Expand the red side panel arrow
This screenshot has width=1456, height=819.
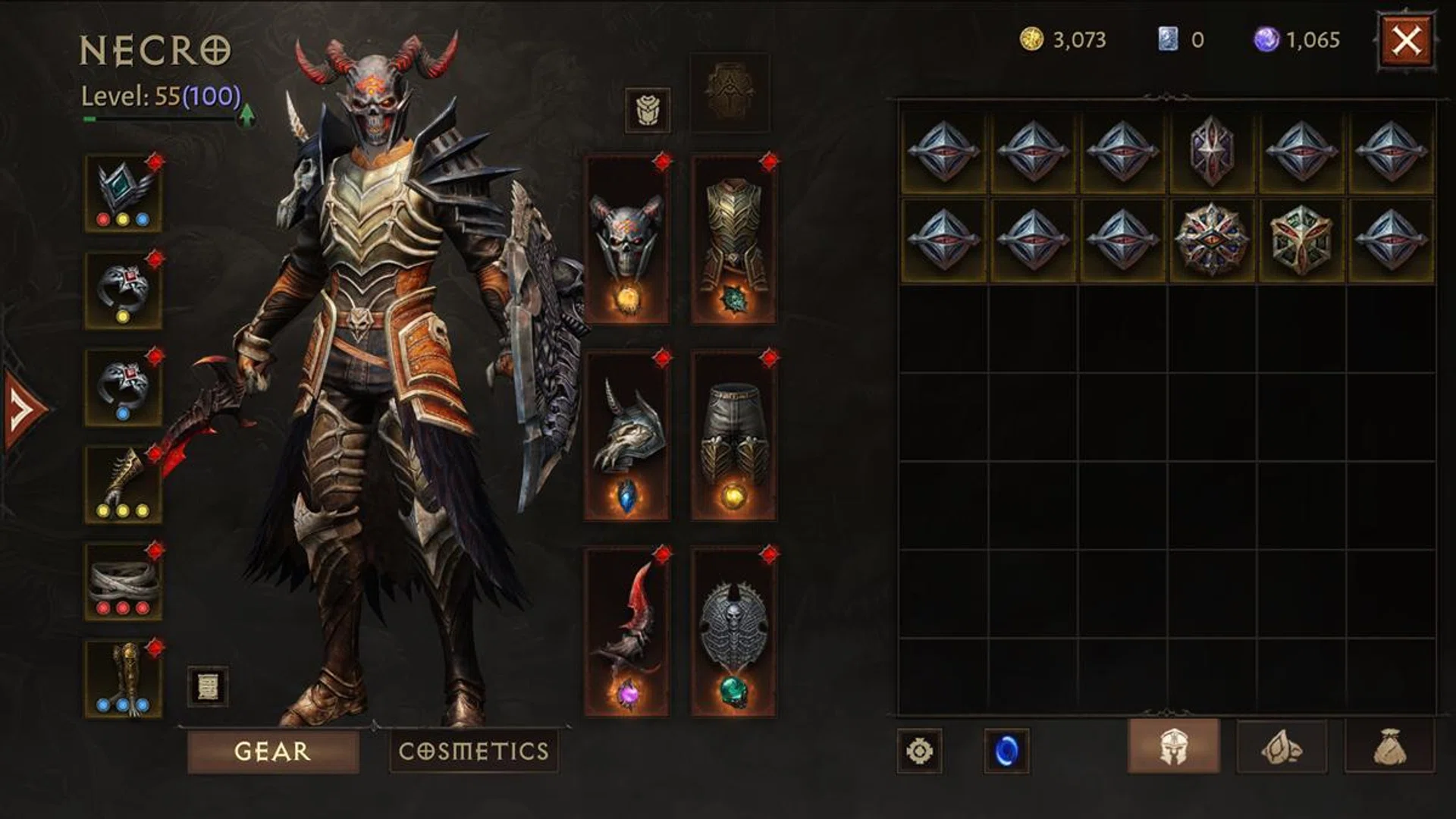[15, 406]
